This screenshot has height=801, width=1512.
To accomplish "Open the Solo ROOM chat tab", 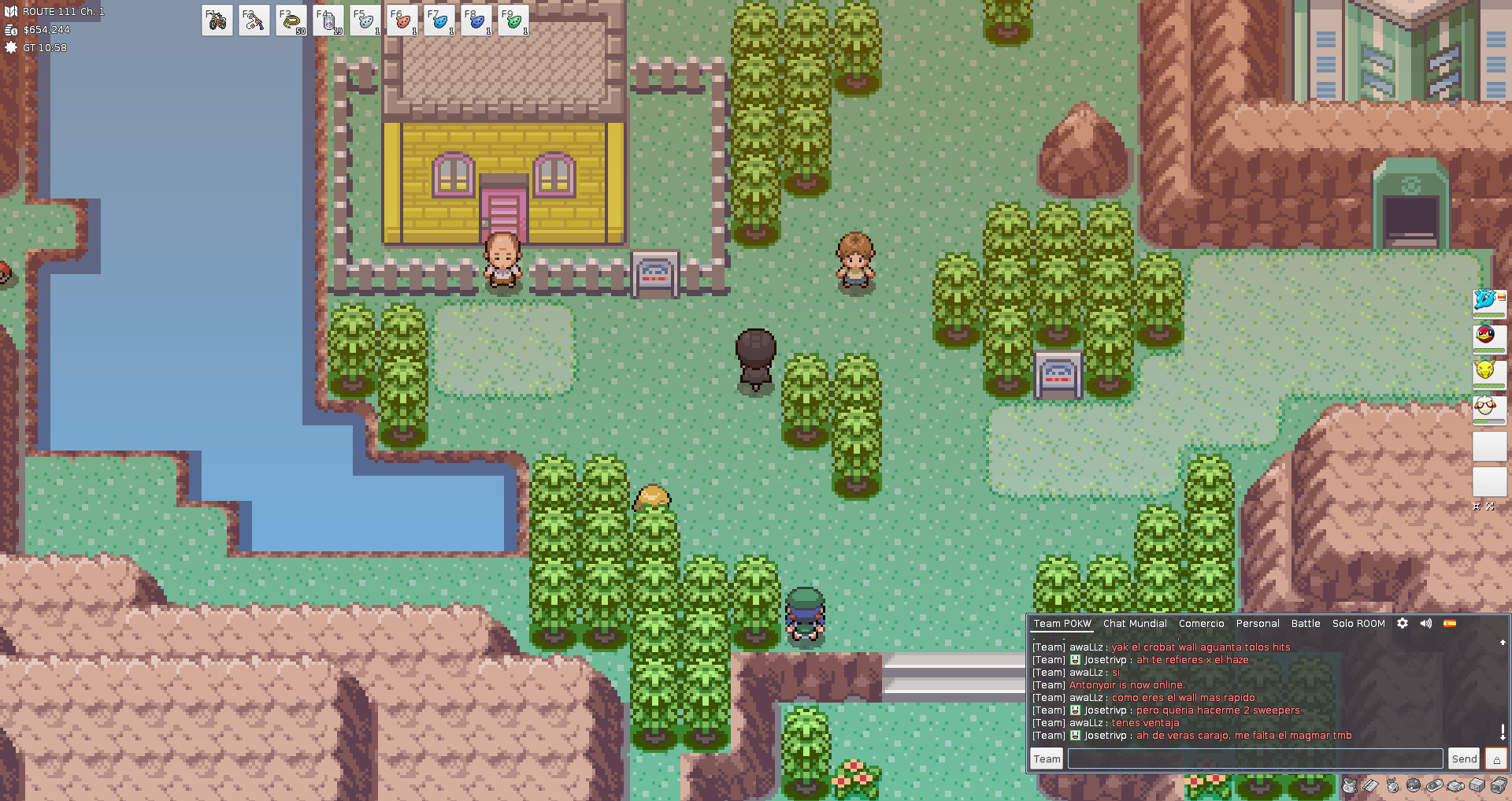I will tap(1358, 624).
